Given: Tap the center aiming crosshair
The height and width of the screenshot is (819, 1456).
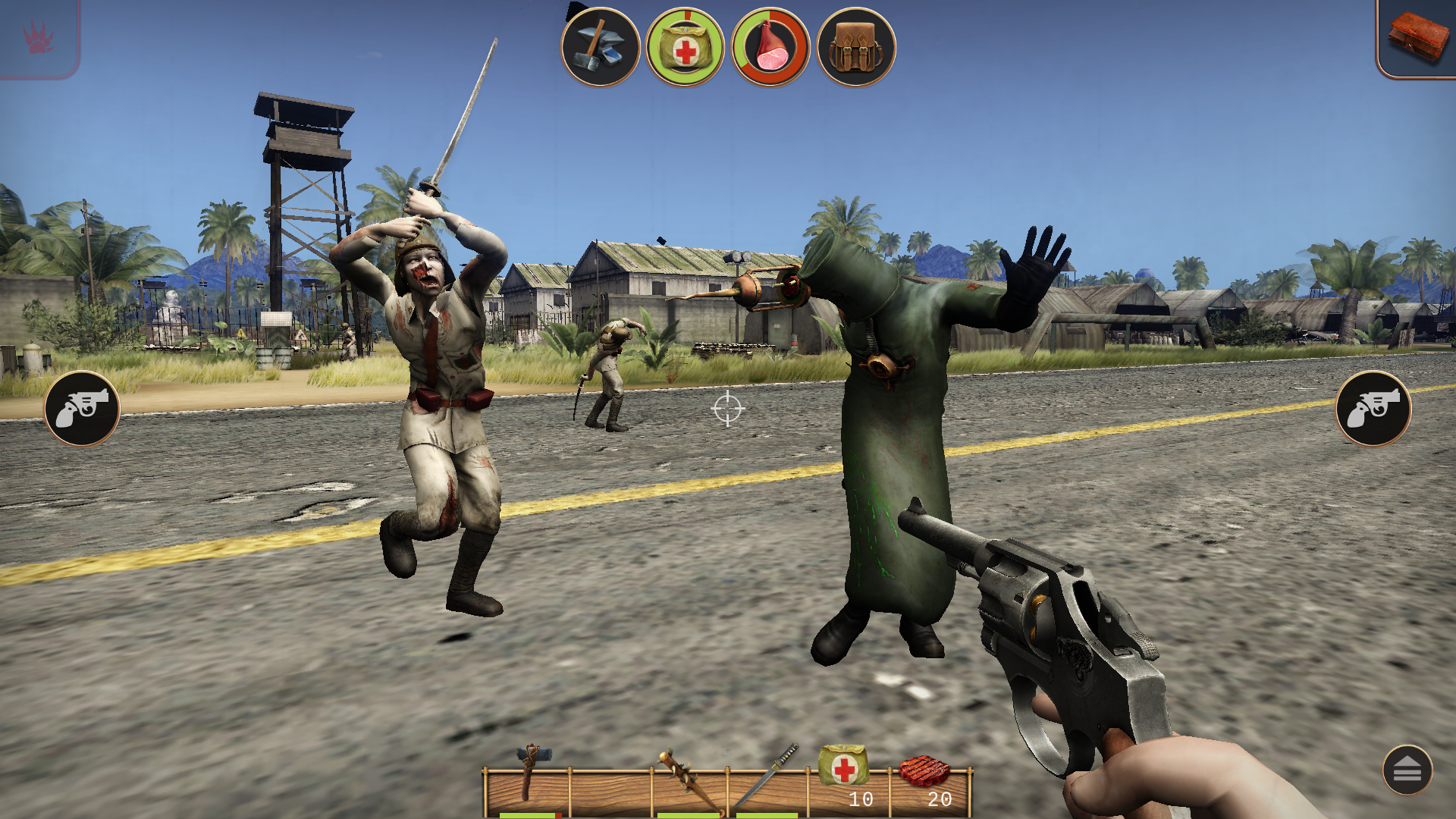Looking at the screenshot, I should (x=728, y=409).
